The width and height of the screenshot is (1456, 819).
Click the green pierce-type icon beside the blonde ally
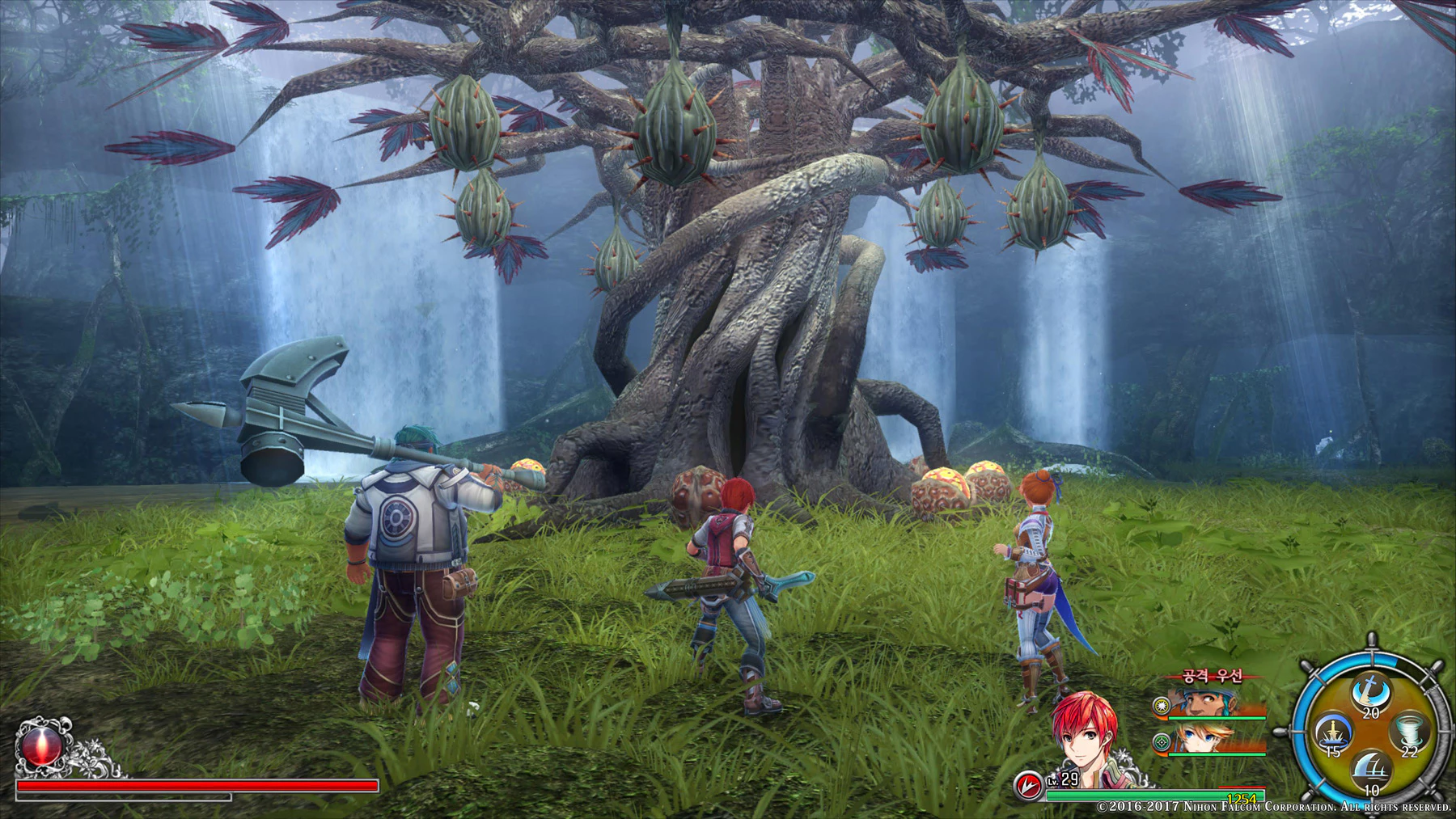click(x=1162, y=741)
